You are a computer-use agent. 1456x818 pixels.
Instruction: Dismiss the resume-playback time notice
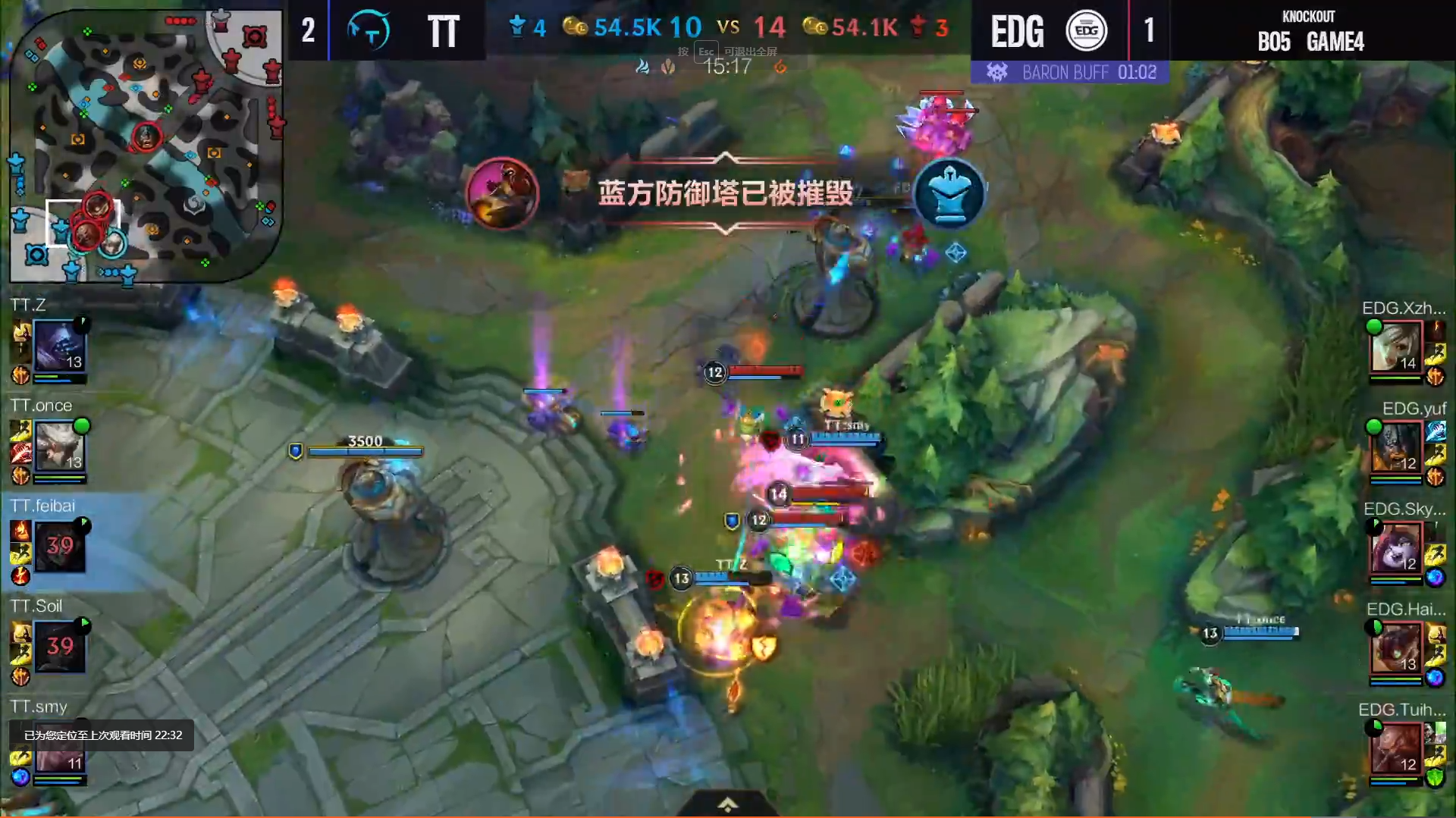[102, 735]
